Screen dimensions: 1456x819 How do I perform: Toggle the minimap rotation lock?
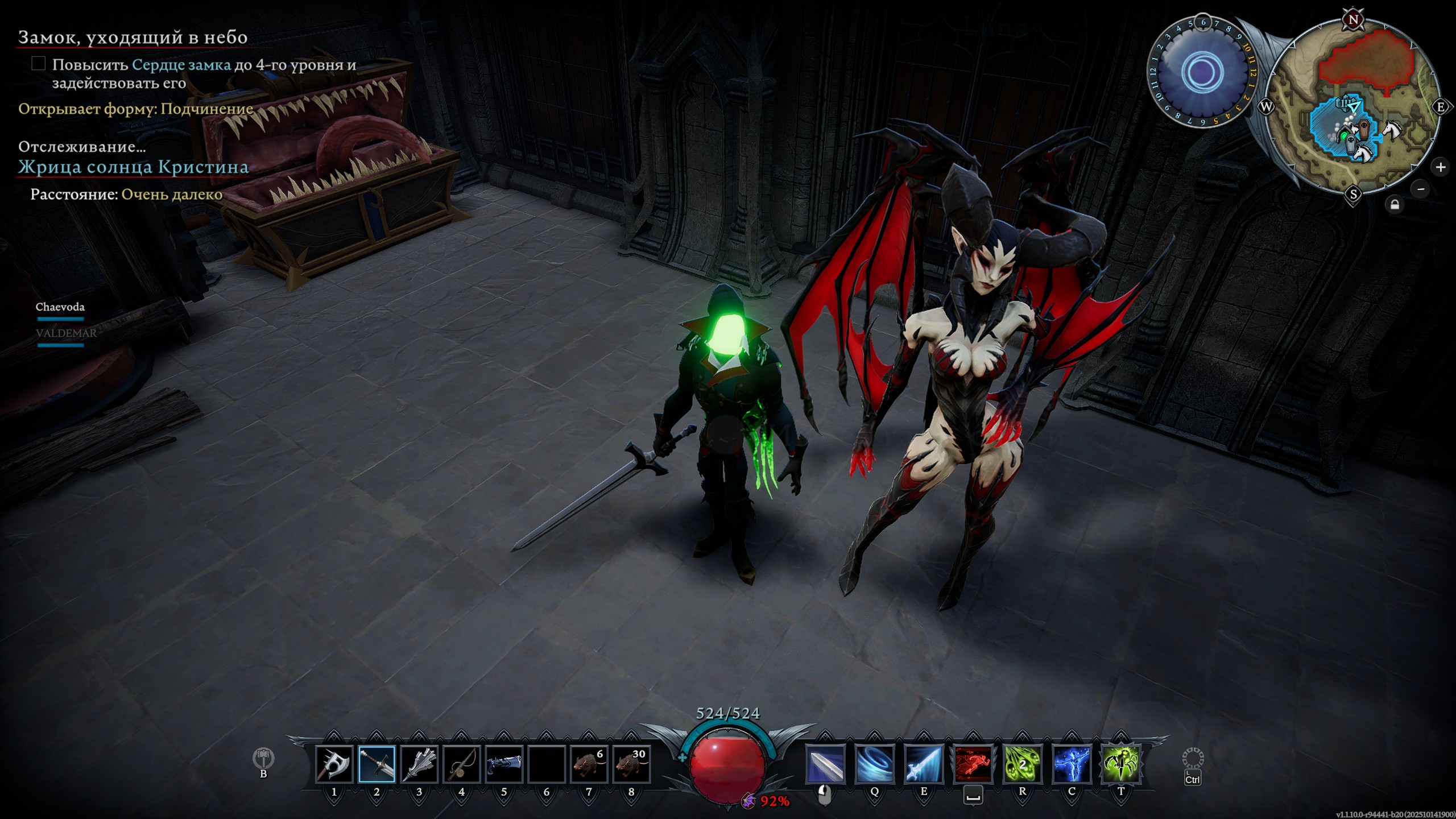point(1395,205)
